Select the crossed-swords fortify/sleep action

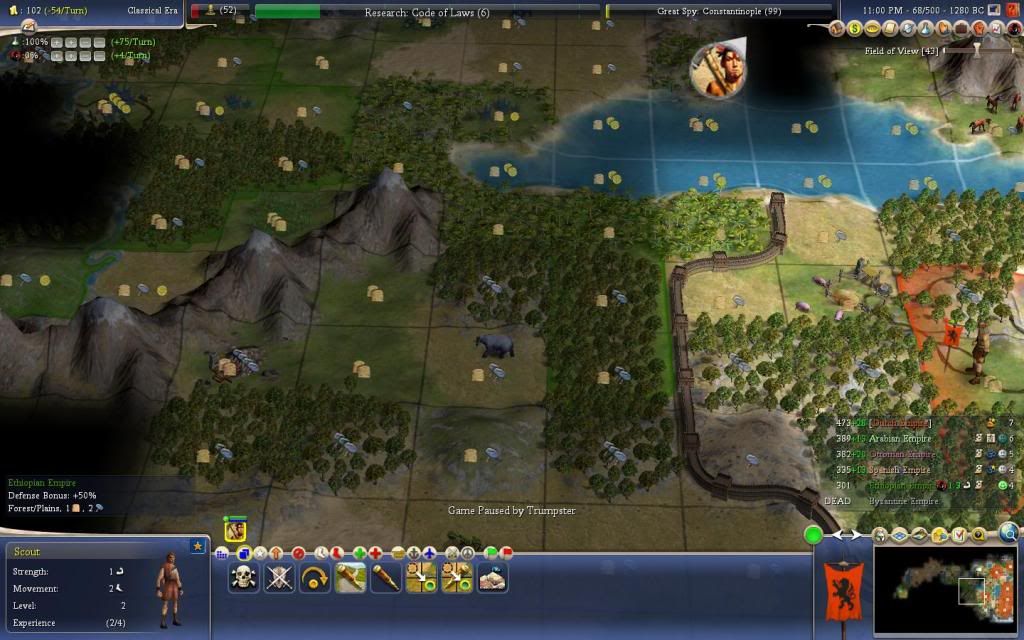pos(280,576)
